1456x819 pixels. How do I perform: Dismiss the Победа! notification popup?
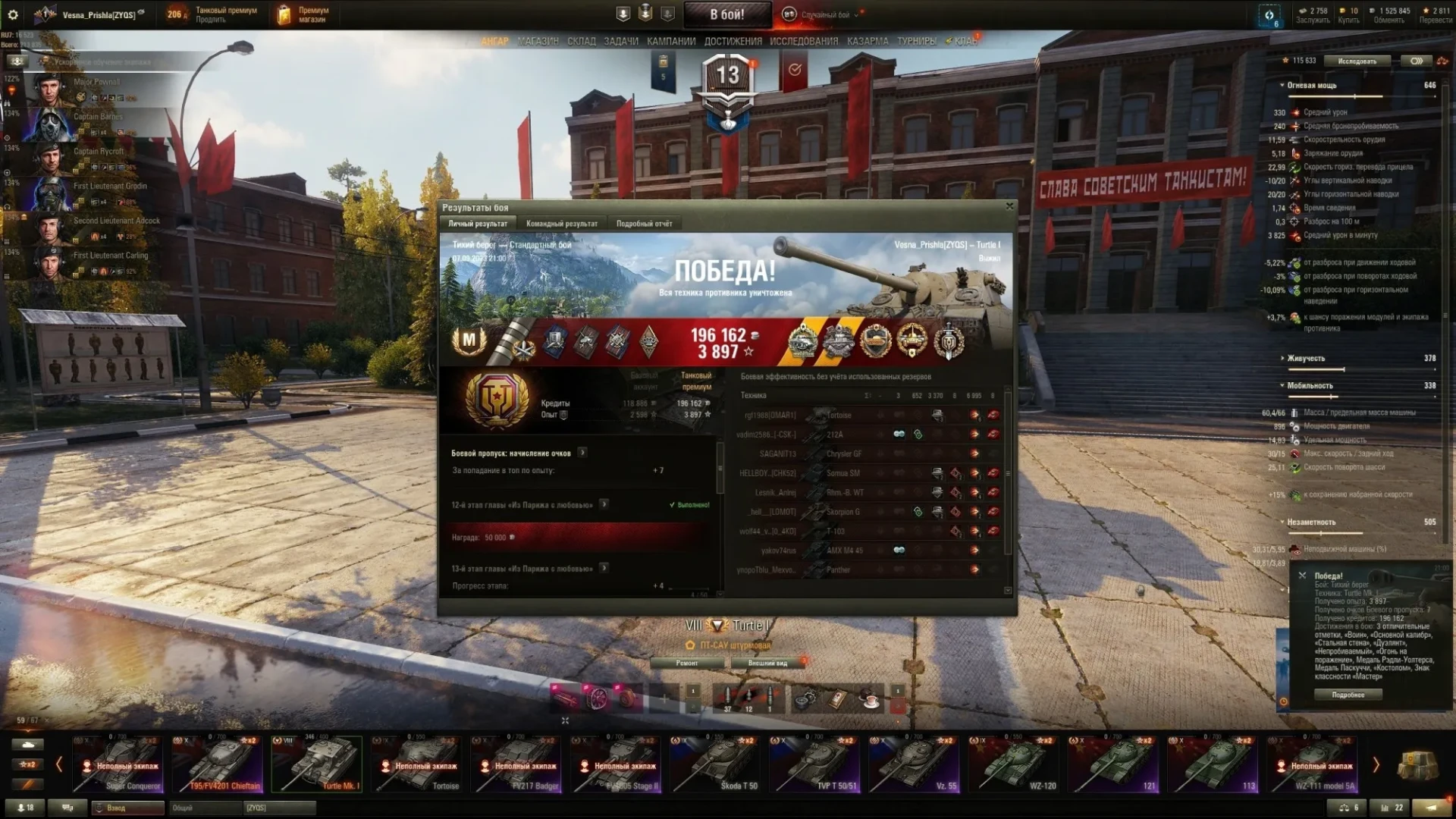pyautogui.click(x=1303, y=576)
